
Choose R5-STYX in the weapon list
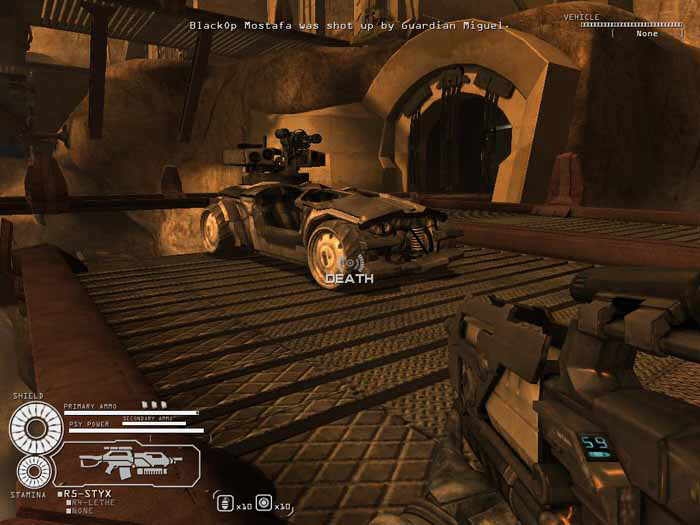point(88,493)
